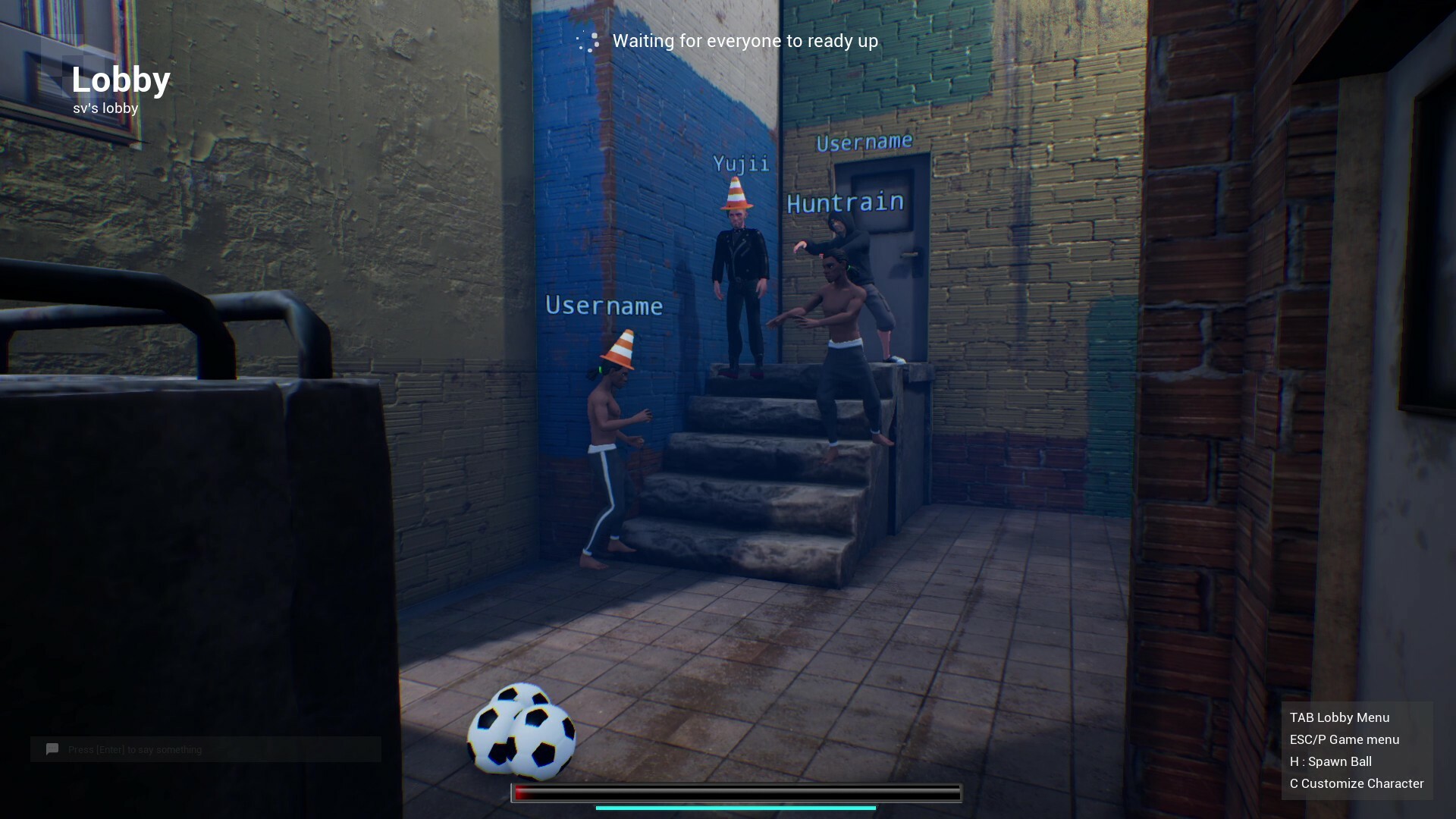The image size is (1456, 819).
Task: Select the Lobby title heading
Action: pos(121,80)
